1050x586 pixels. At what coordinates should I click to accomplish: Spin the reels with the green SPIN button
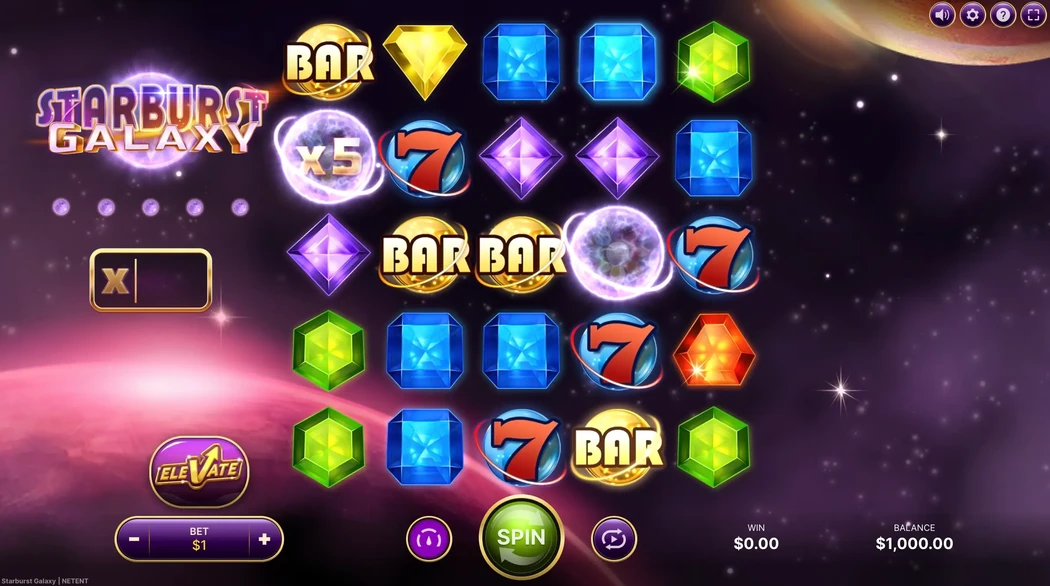pos(521,537)
